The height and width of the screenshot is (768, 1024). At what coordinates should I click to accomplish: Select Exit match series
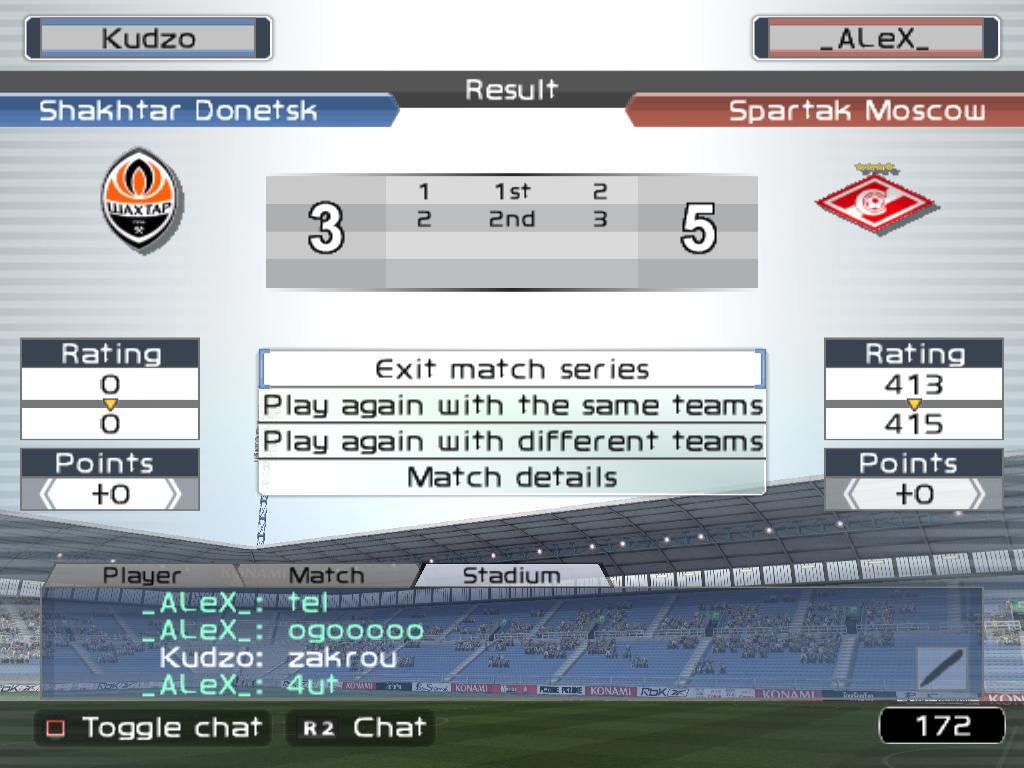click(512, 369)
